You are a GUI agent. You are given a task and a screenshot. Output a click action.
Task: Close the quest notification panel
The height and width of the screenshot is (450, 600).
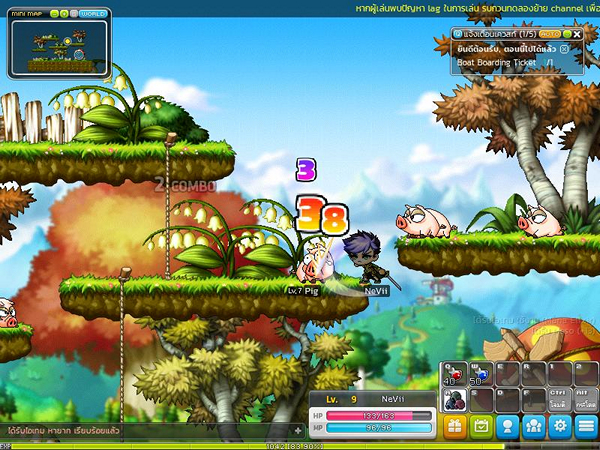[577, 34]
